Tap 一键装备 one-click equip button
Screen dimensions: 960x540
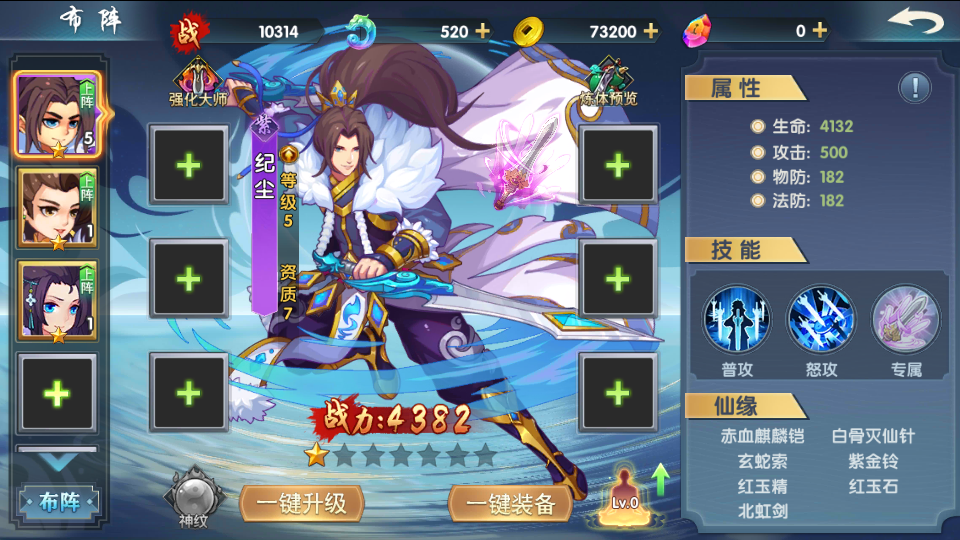pyautogui.click(x=510, y=504)
